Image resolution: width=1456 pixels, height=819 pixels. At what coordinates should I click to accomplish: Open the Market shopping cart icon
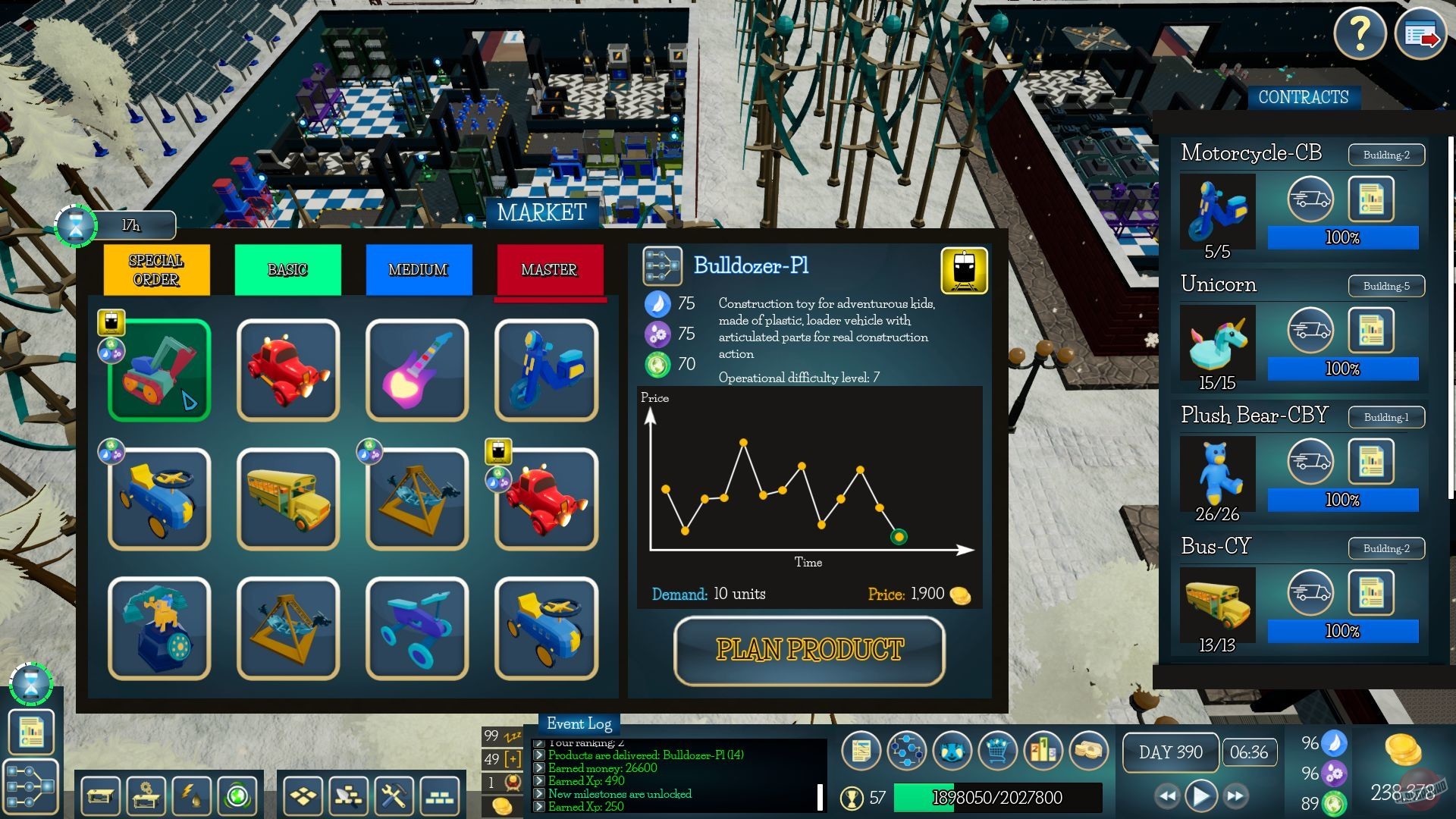998,750
